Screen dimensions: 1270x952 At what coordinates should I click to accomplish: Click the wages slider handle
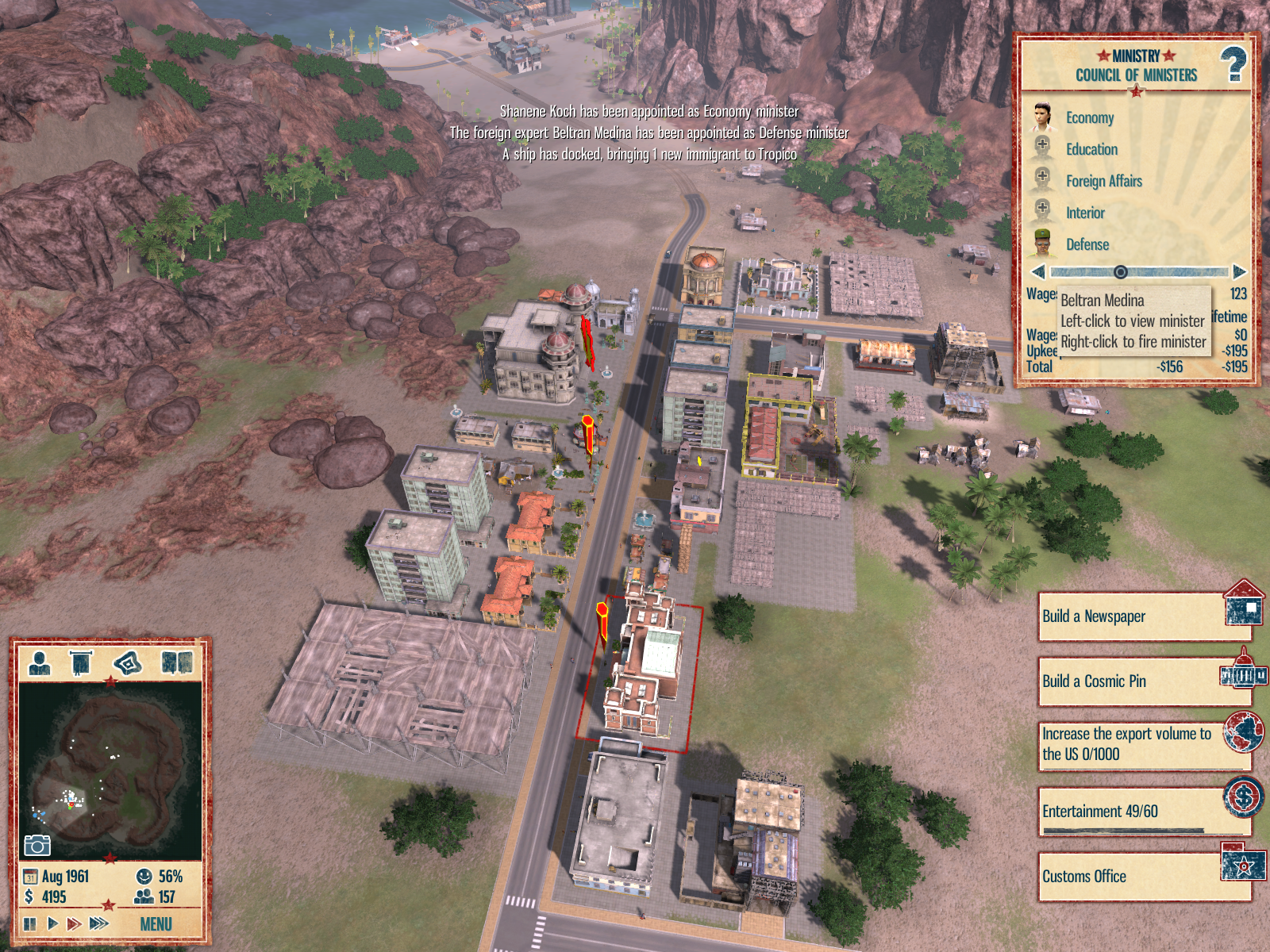point(1120,272)
